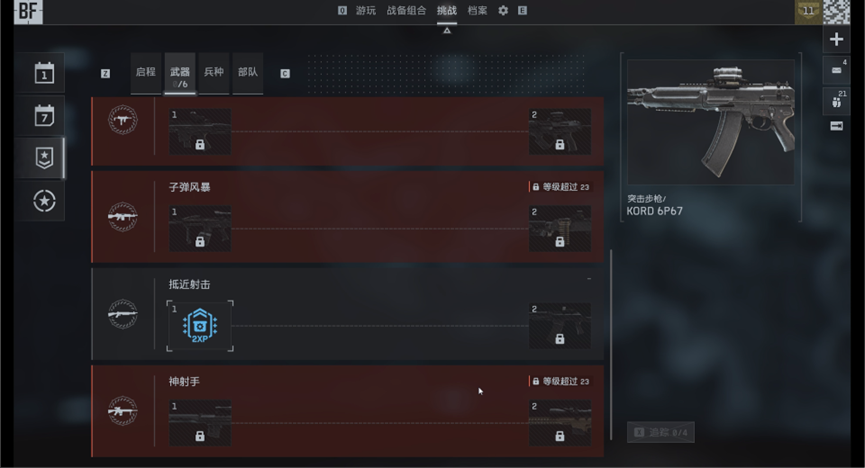This screenshot has width=865, height=468.
Task: Select the 武器 weapons tab
Action: (180, 74)
